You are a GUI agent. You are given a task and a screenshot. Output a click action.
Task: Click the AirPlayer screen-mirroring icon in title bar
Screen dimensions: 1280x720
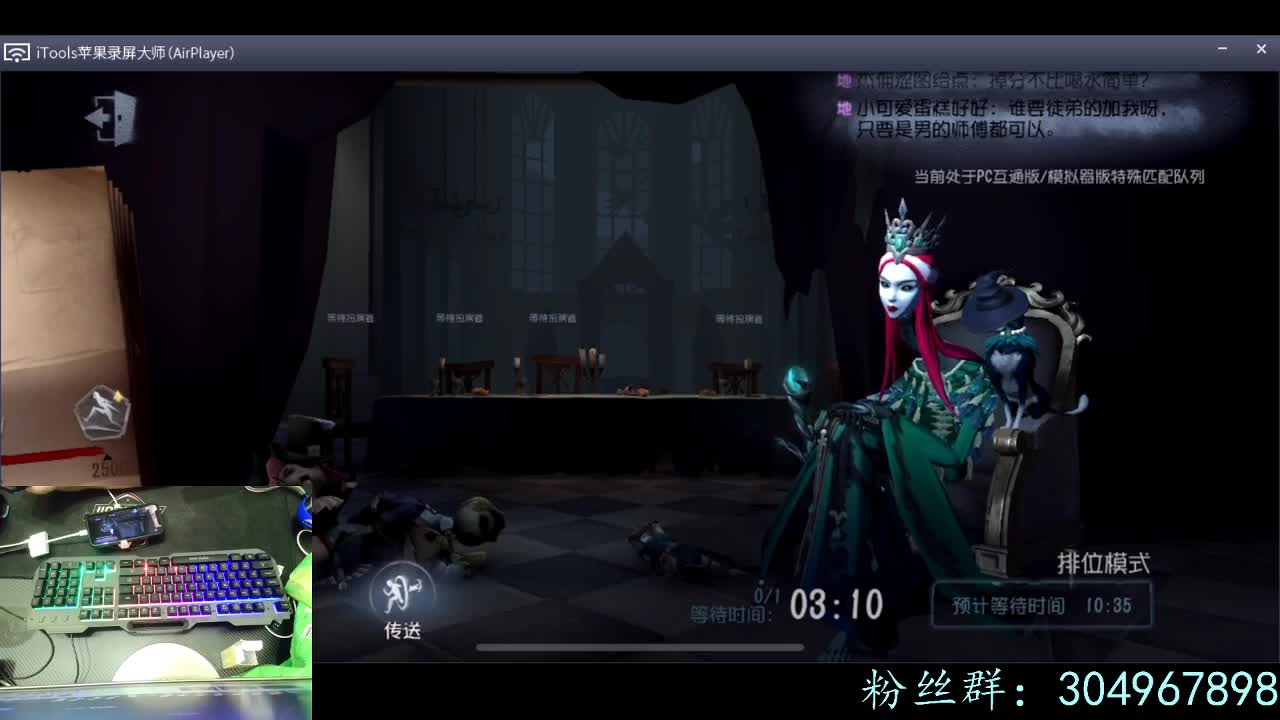click(x=16, y=52)
